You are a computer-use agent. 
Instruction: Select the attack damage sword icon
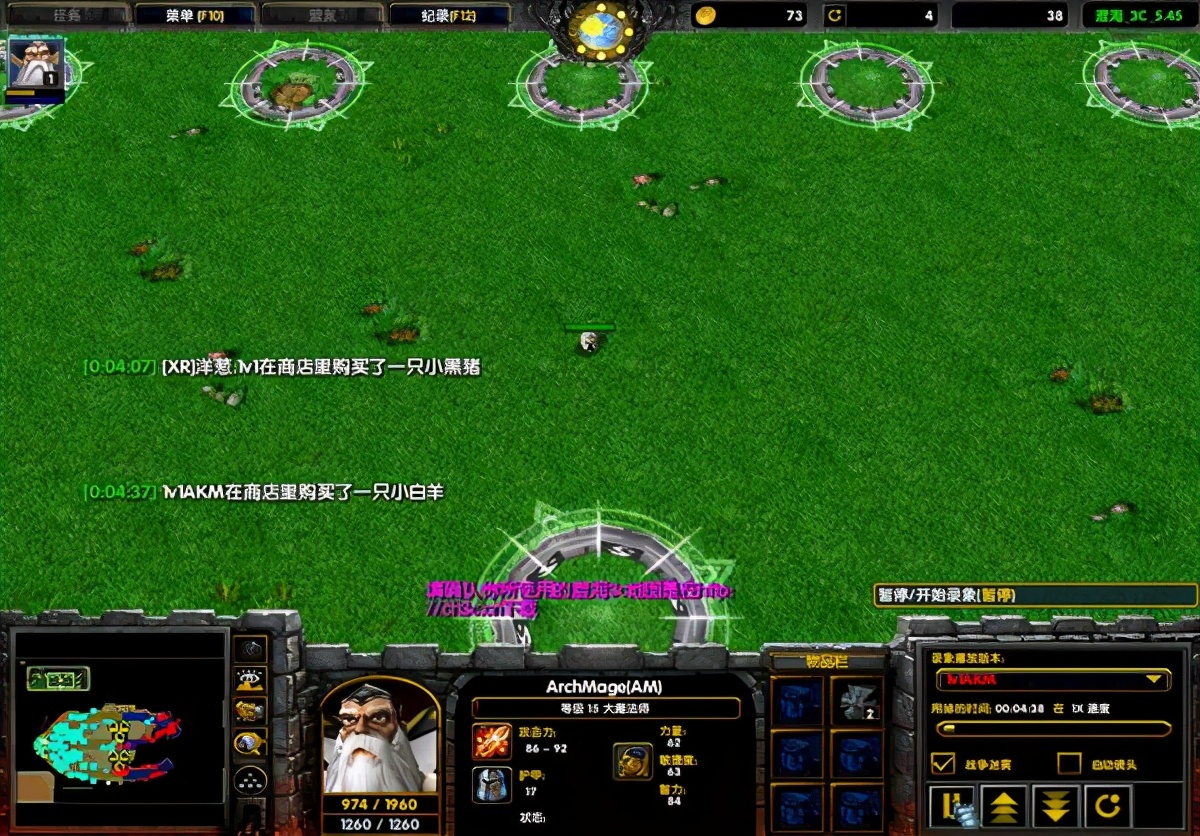(x=491, y=742)
